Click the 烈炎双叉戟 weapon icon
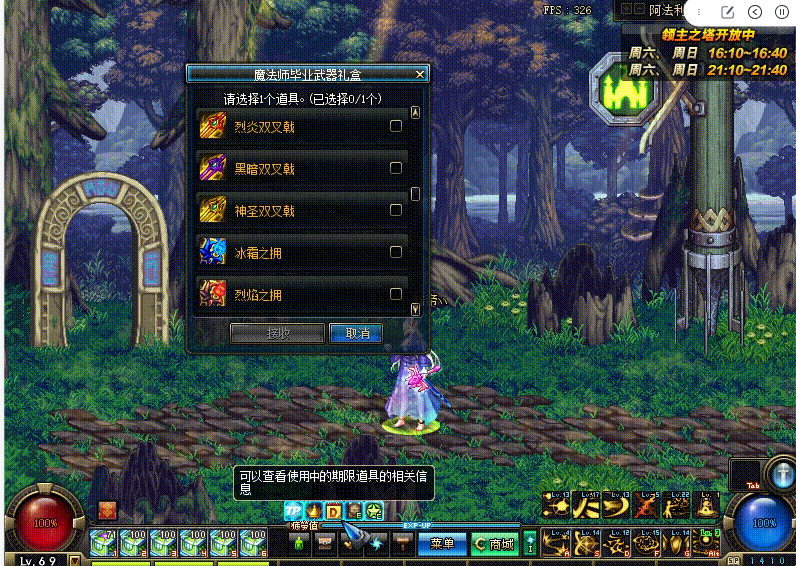 (x=211, y=127)
